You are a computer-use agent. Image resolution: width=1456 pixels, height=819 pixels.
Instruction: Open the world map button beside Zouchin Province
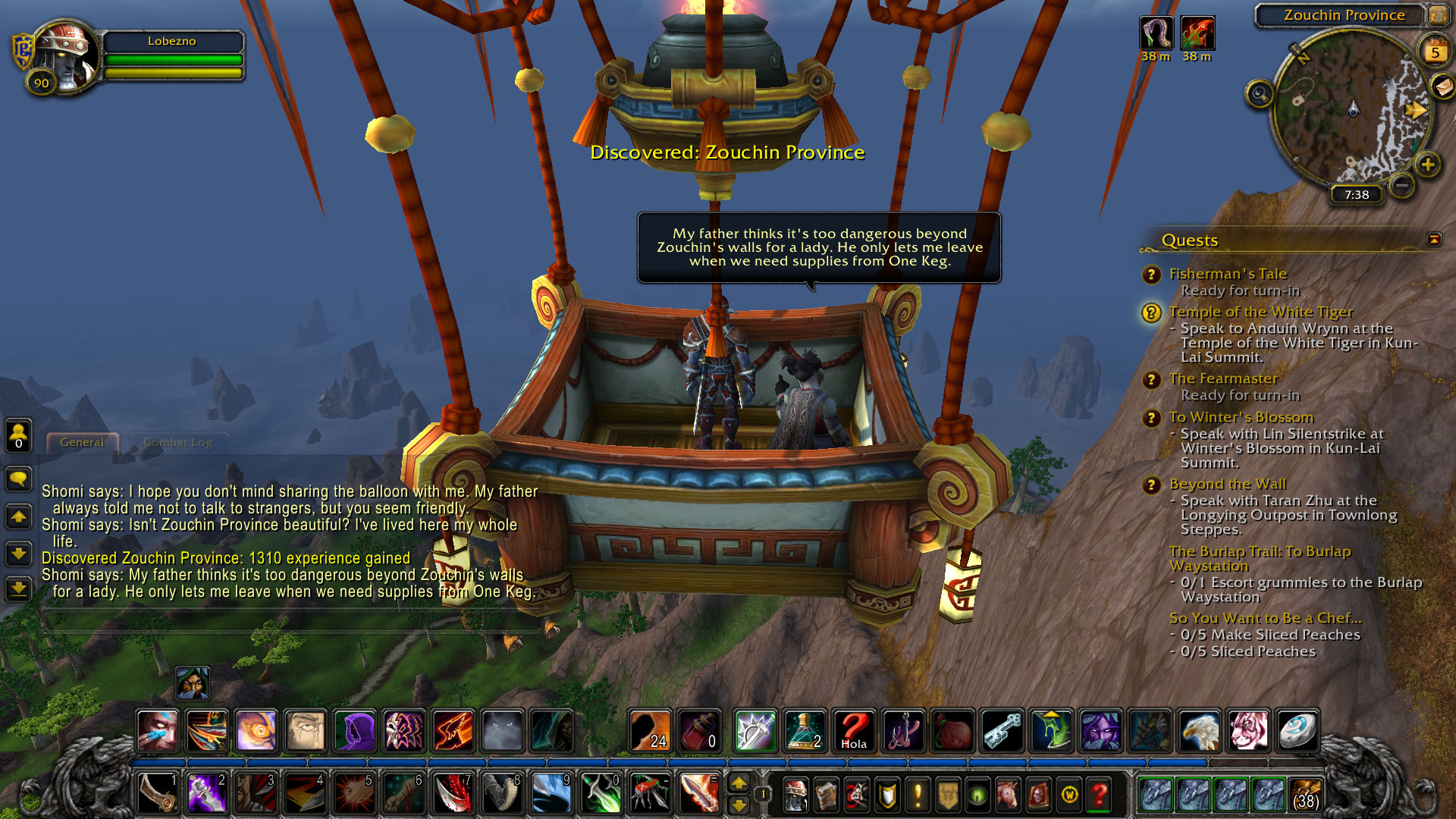click(1438, 15)
